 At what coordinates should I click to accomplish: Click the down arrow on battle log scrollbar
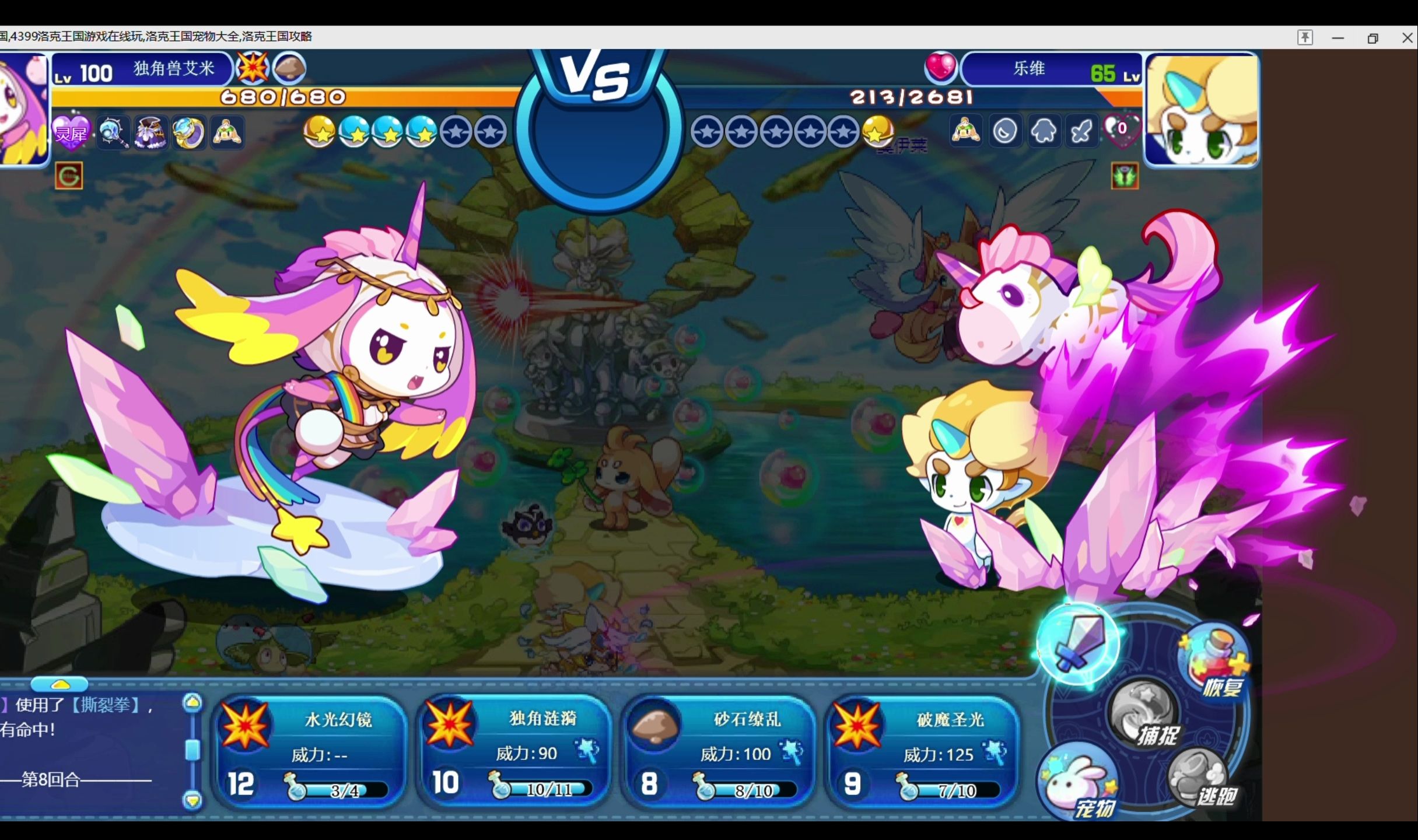[192, 799]
